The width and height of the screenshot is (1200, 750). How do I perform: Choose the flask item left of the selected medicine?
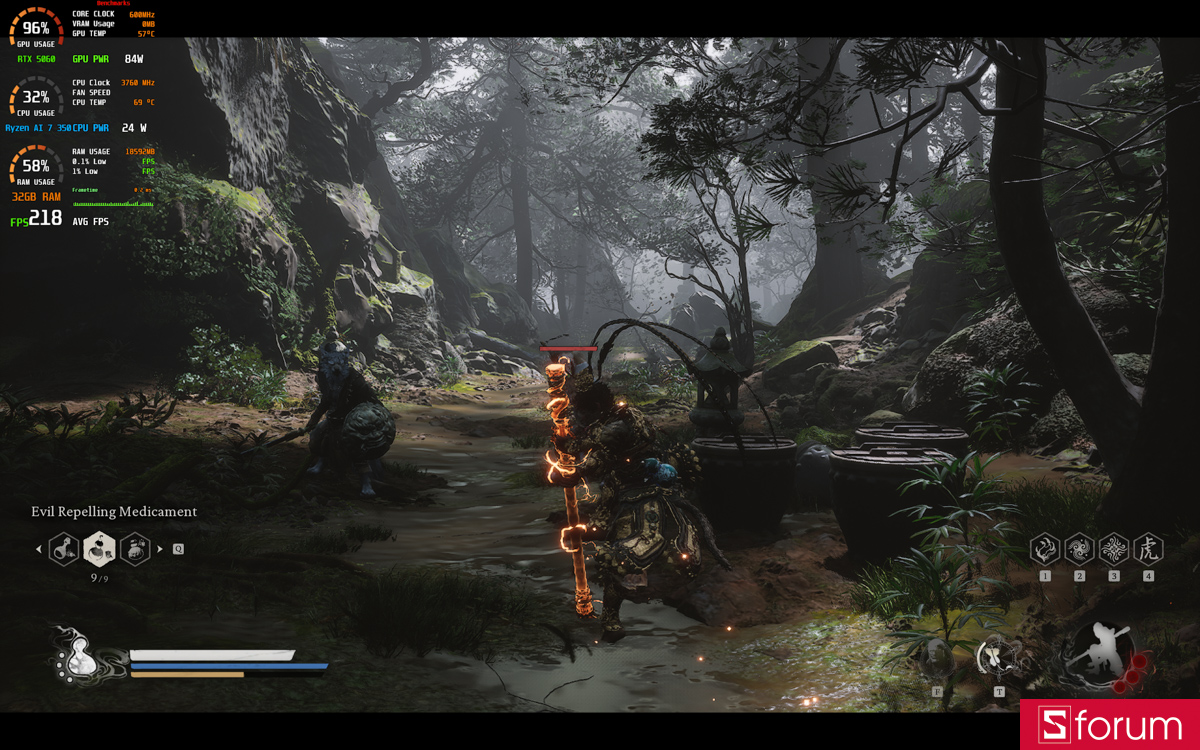tap(65, 548)
